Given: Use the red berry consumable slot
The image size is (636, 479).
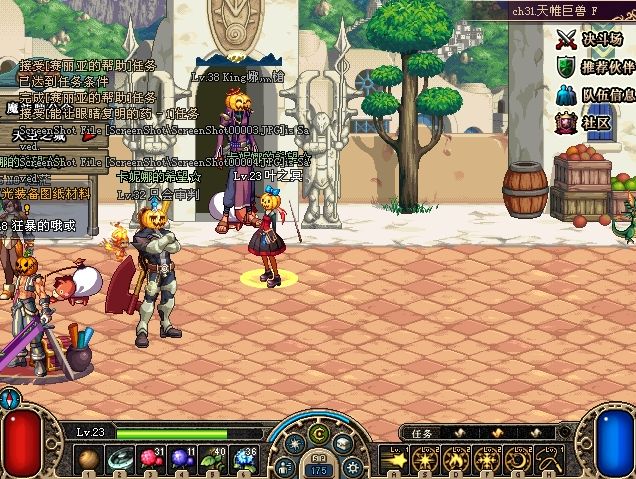Looking at the screenshot, I should (x=150, y=460).
